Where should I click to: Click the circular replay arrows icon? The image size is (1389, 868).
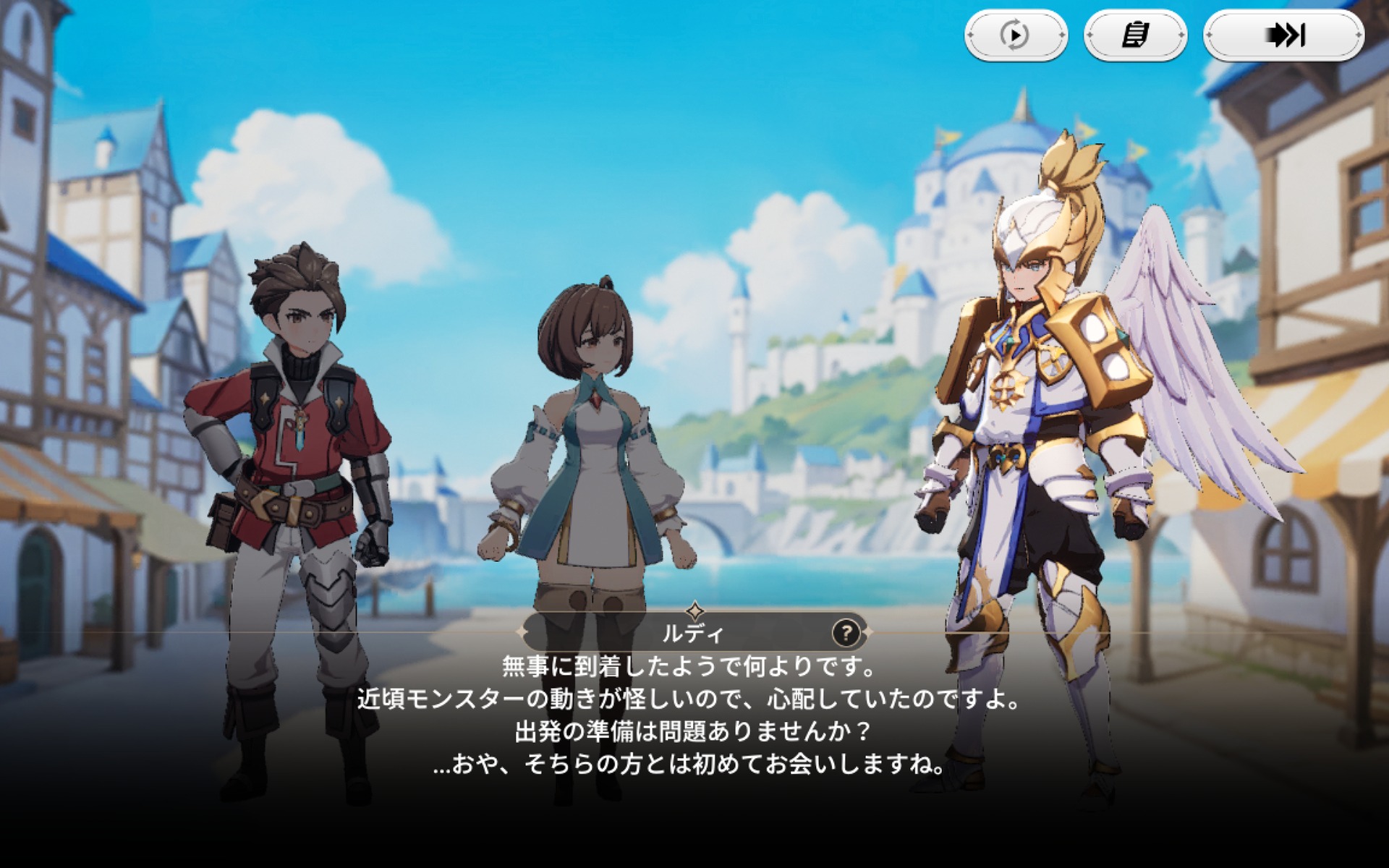click(1014, 34)
